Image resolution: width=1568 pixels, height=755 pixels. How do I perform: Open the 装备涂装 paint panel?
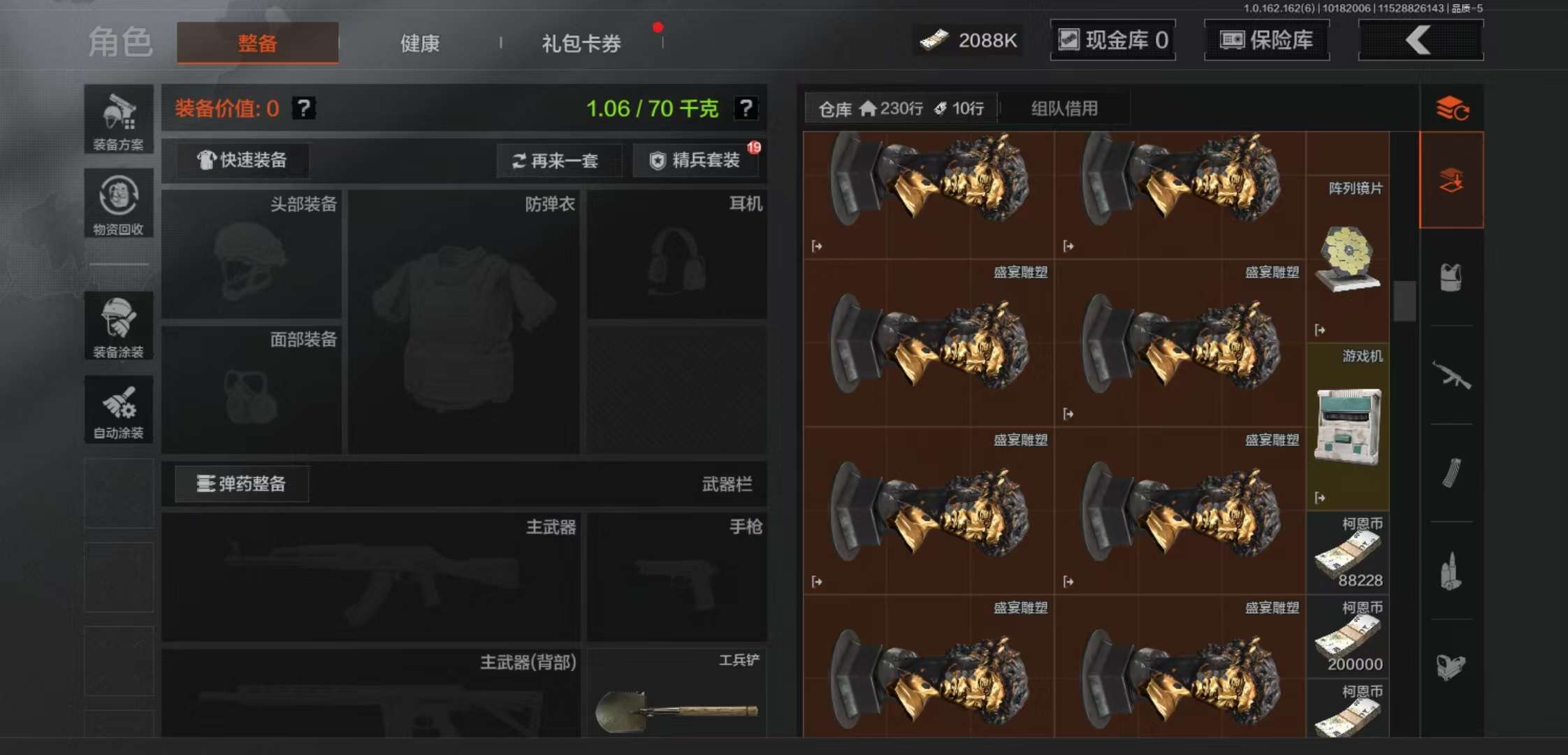[118, 325]
